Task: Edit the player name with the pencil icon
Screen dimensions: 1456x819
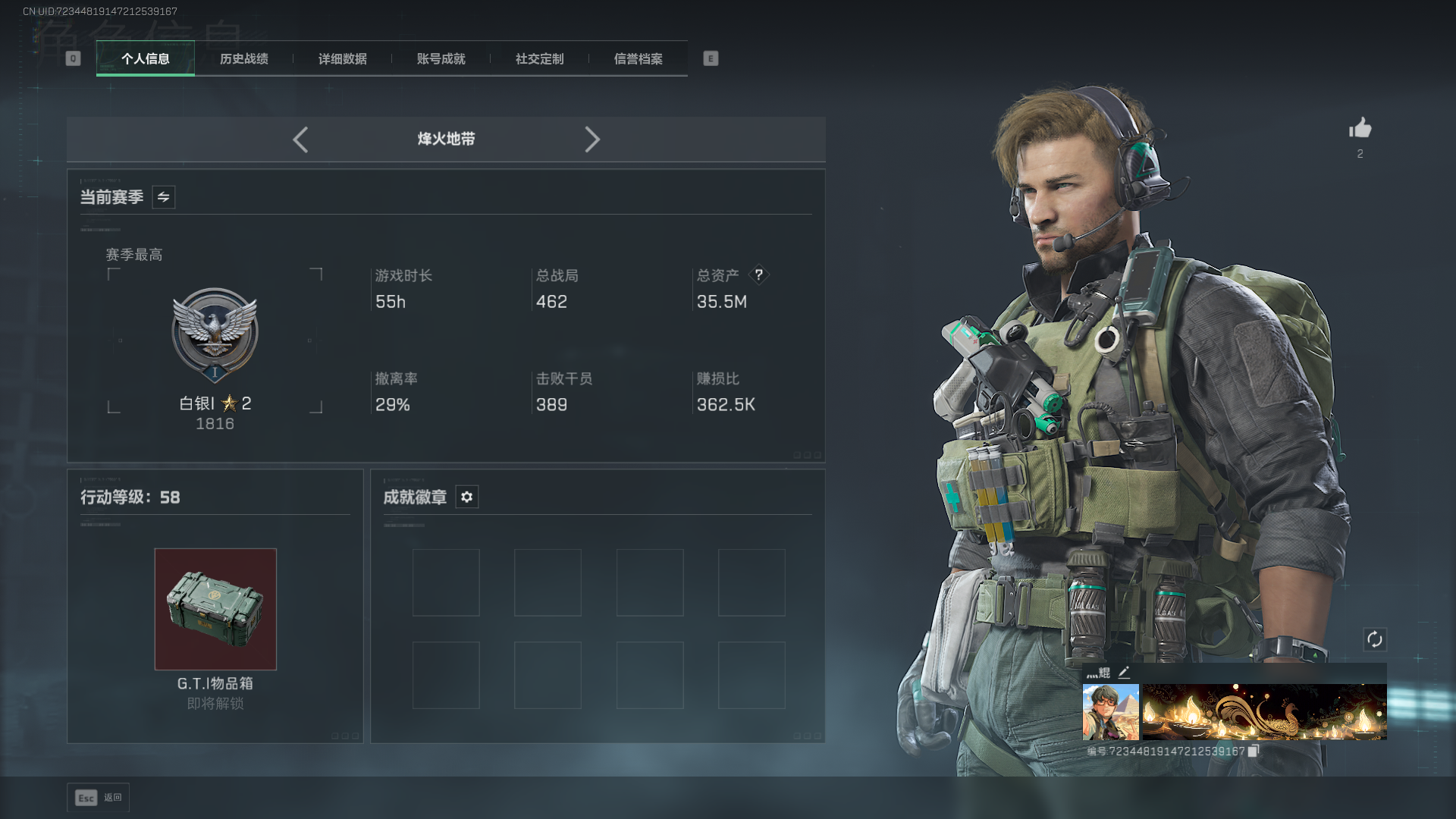Action: (1124, 673)
